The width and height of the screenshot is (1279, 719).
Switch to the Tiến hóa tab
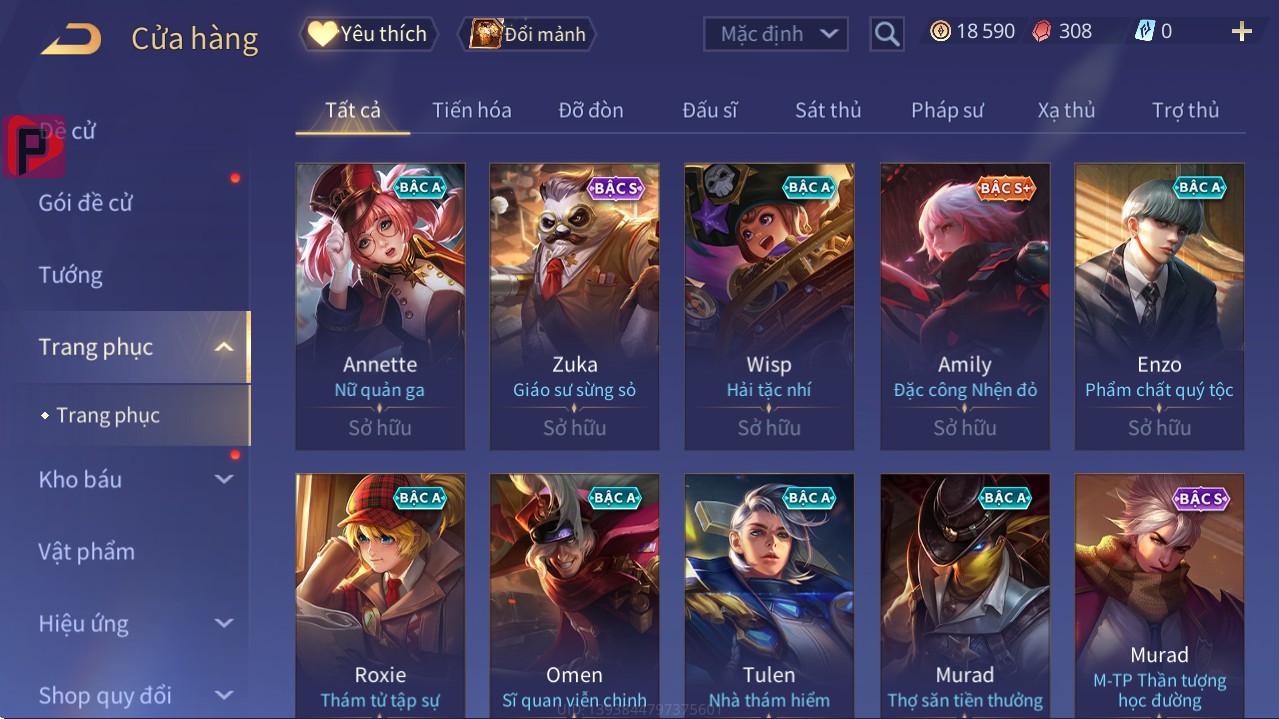pos(471,110)
